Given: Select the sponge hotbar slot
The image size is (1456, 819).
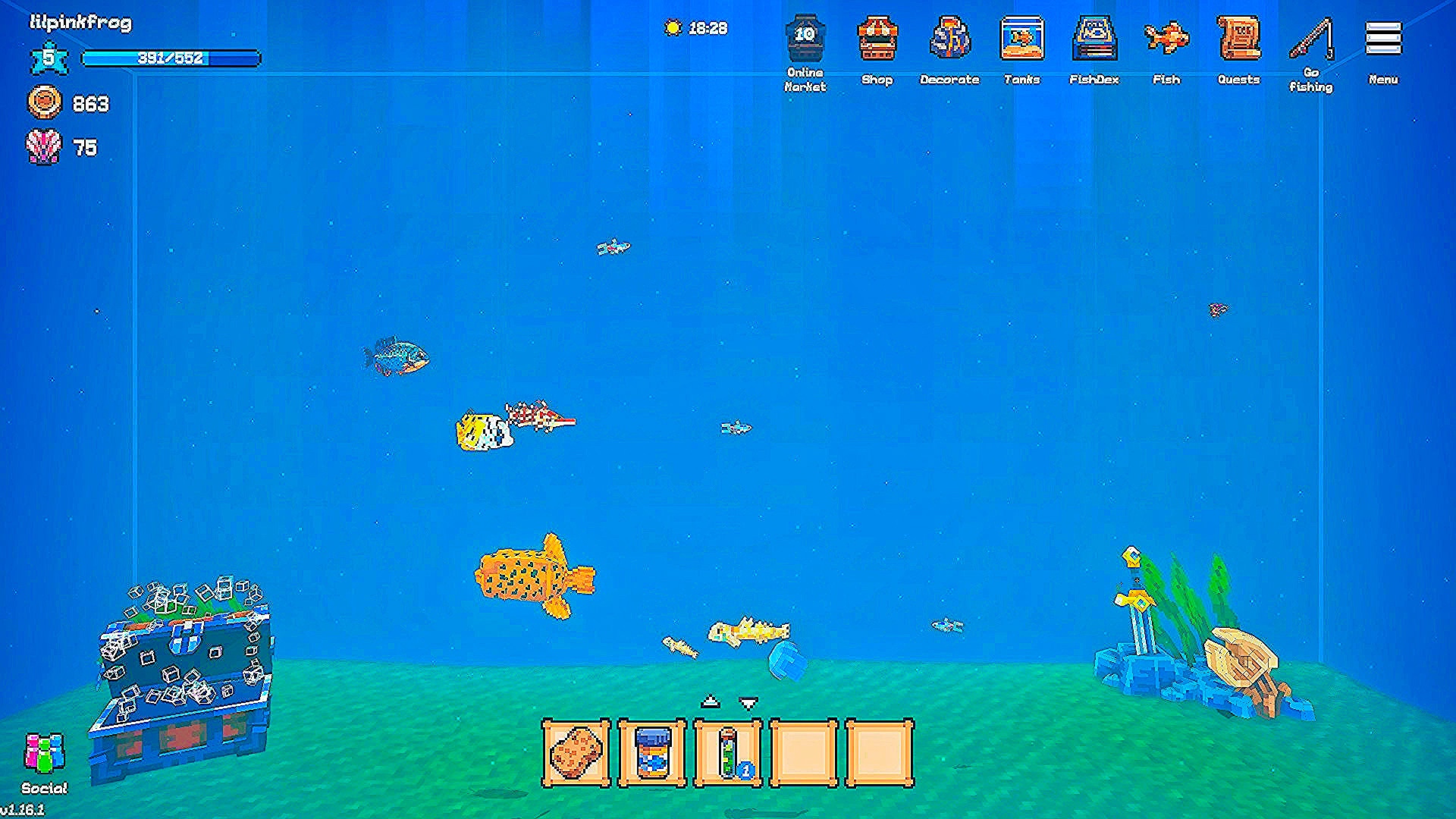Looking at the screenshot, I should (x=576, y=754).
